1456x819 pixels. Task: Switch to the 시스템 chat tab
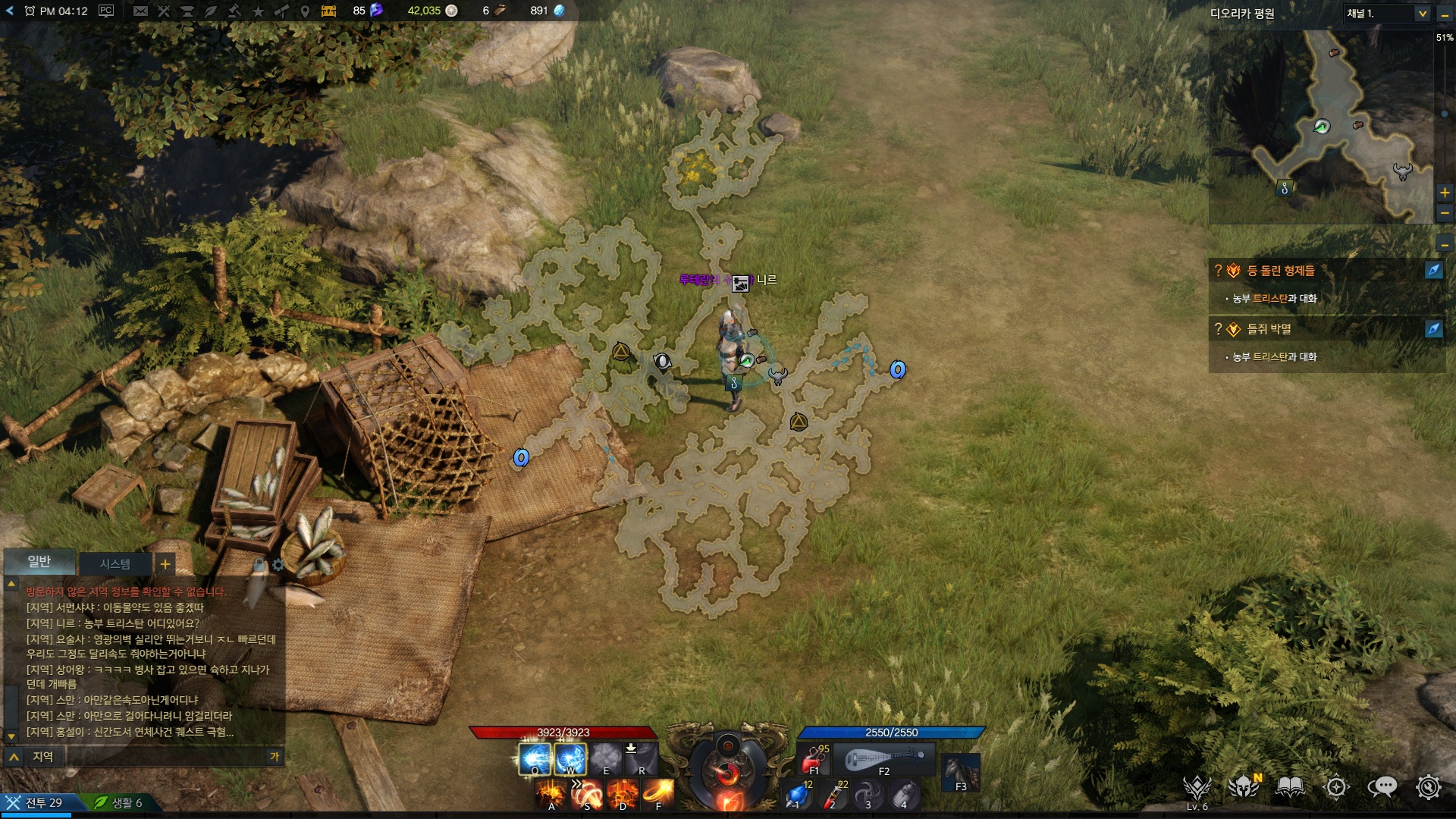(115, 563)
